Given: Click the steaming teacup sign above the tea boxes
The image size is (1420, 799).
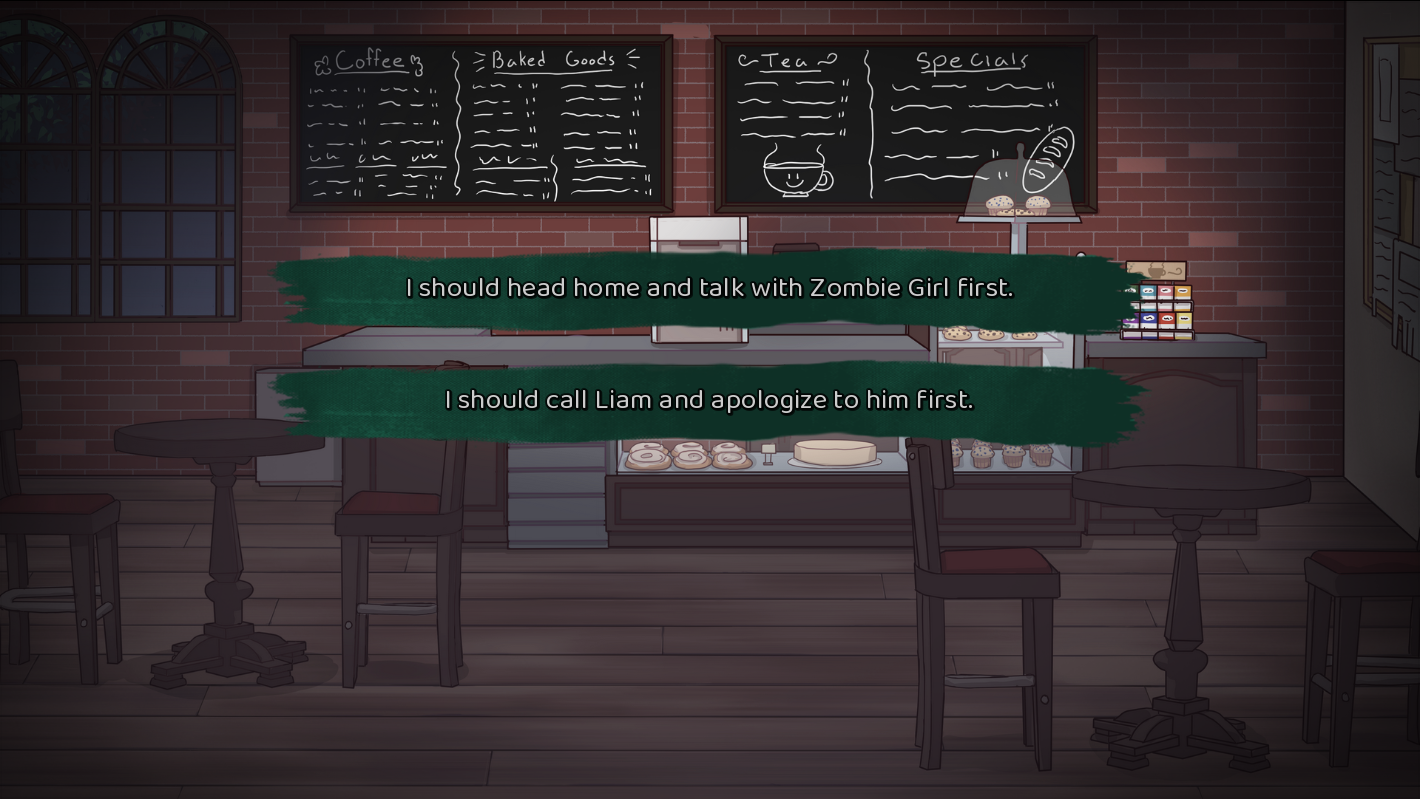Looking at the screenshot, I should tap(1156, 270).
